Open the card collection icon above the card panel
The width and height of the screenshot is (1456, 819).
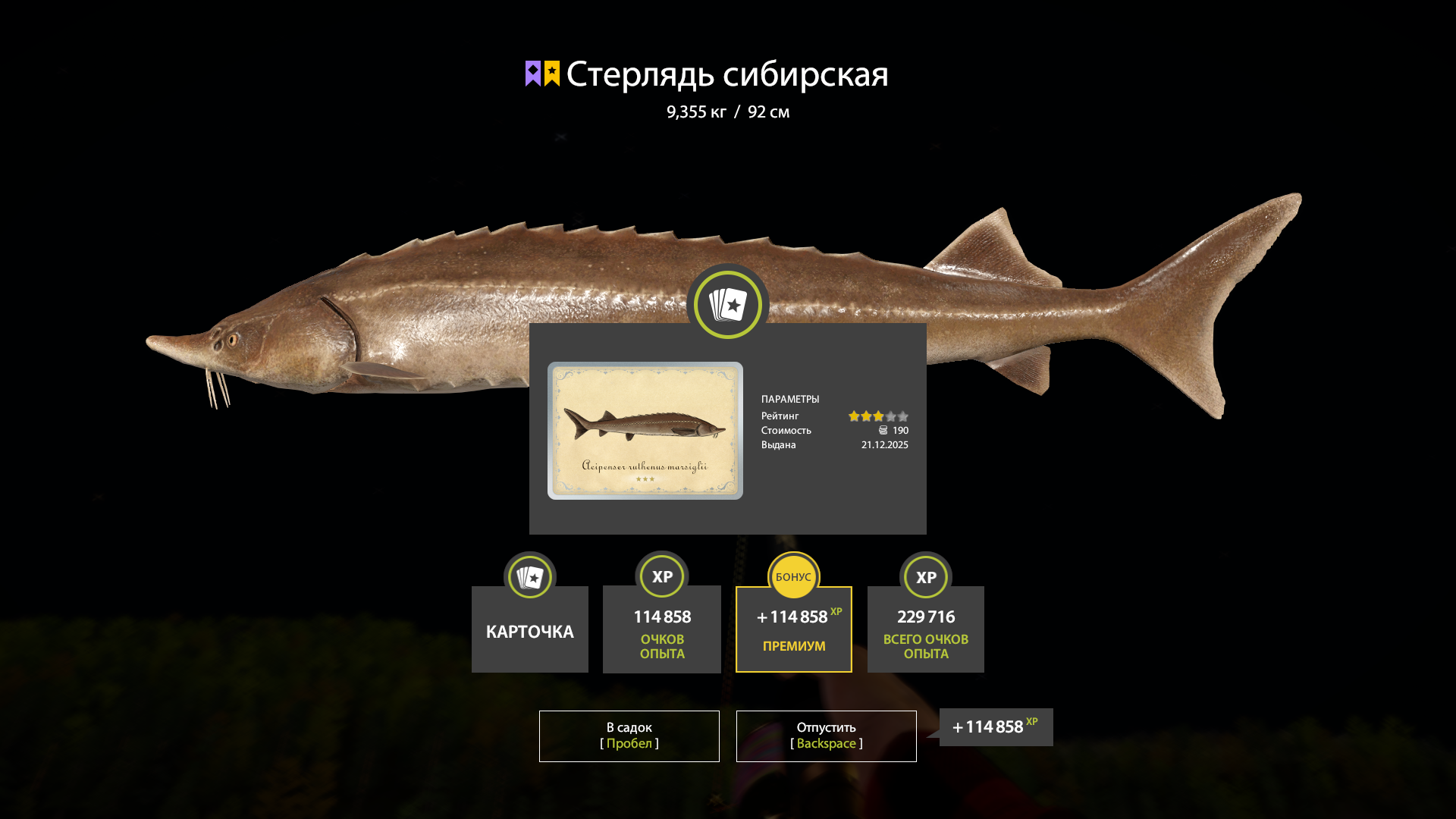point(727,303)
